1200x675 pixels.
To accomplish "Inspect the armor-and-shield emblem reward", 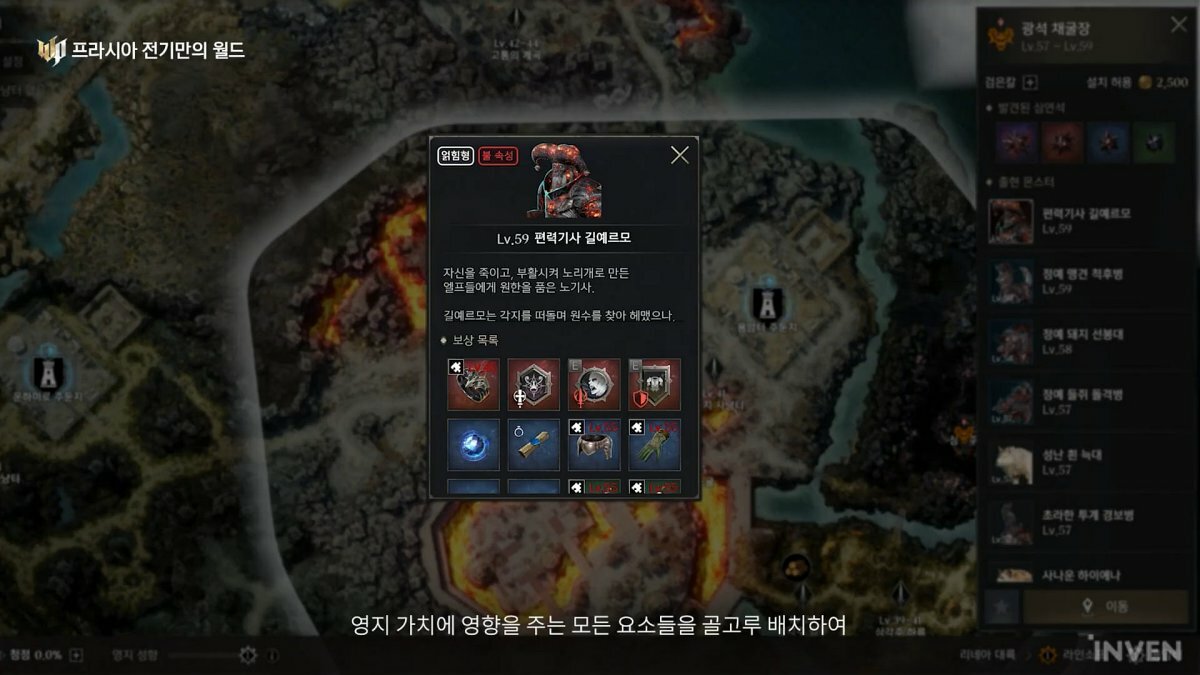I will click(x=654, y=384).
